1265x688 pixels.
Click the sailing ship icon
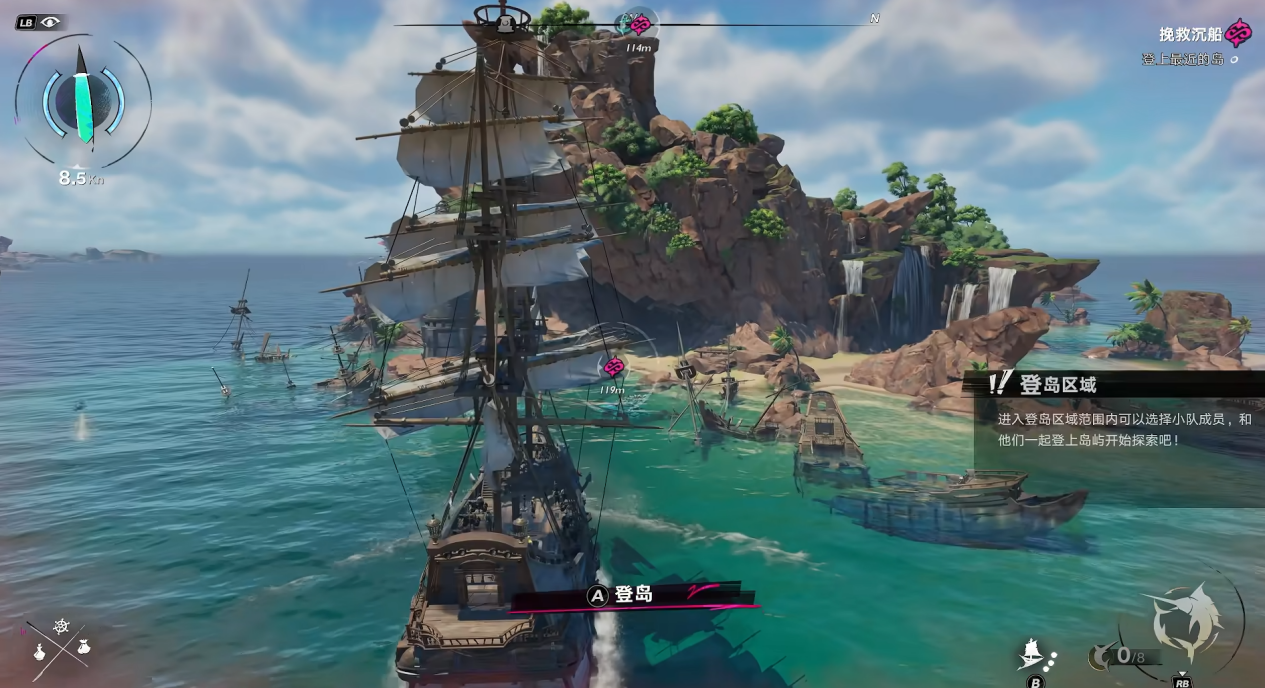tap(1032, 653)
